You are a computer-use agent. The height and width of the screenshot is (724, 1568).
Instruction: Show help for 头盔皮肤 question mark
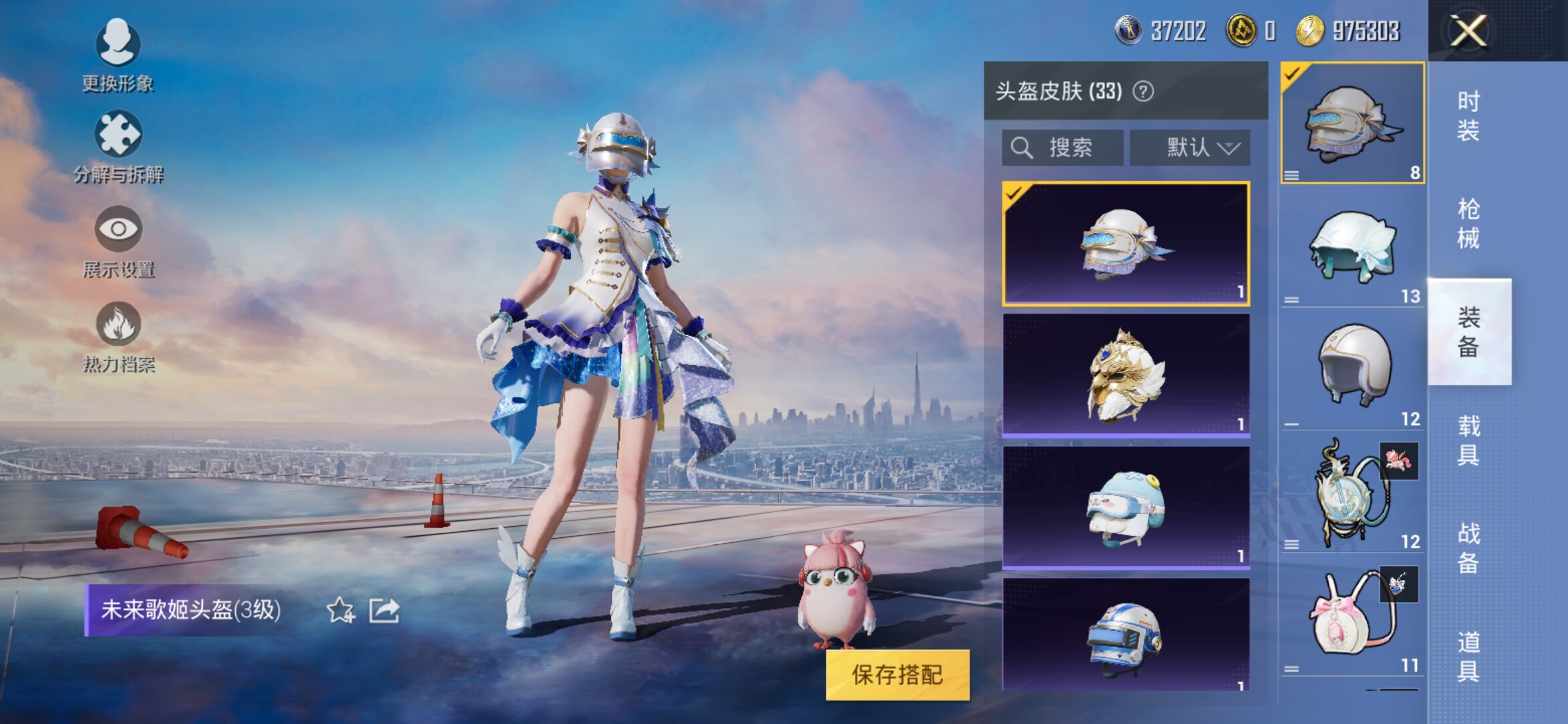coord(1143,91)
